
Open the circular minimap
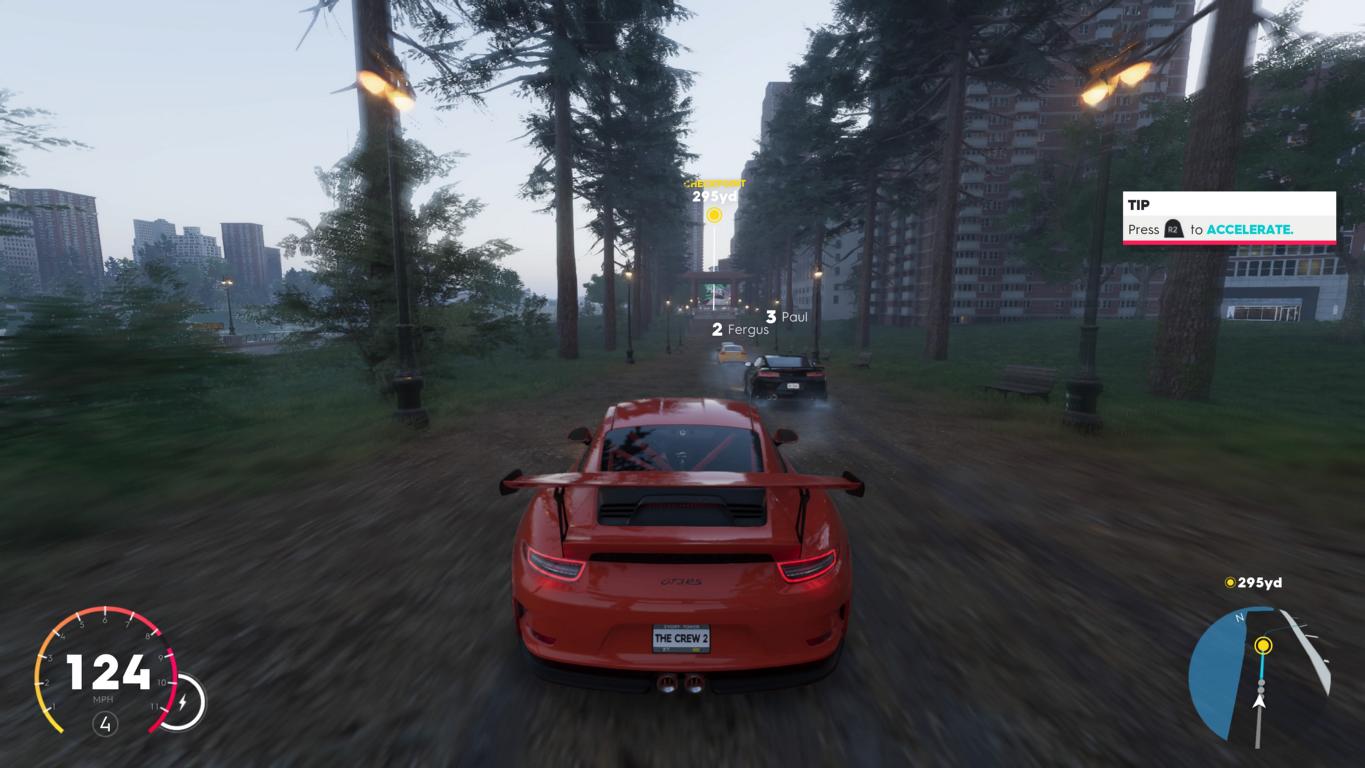click(1258, 674)
